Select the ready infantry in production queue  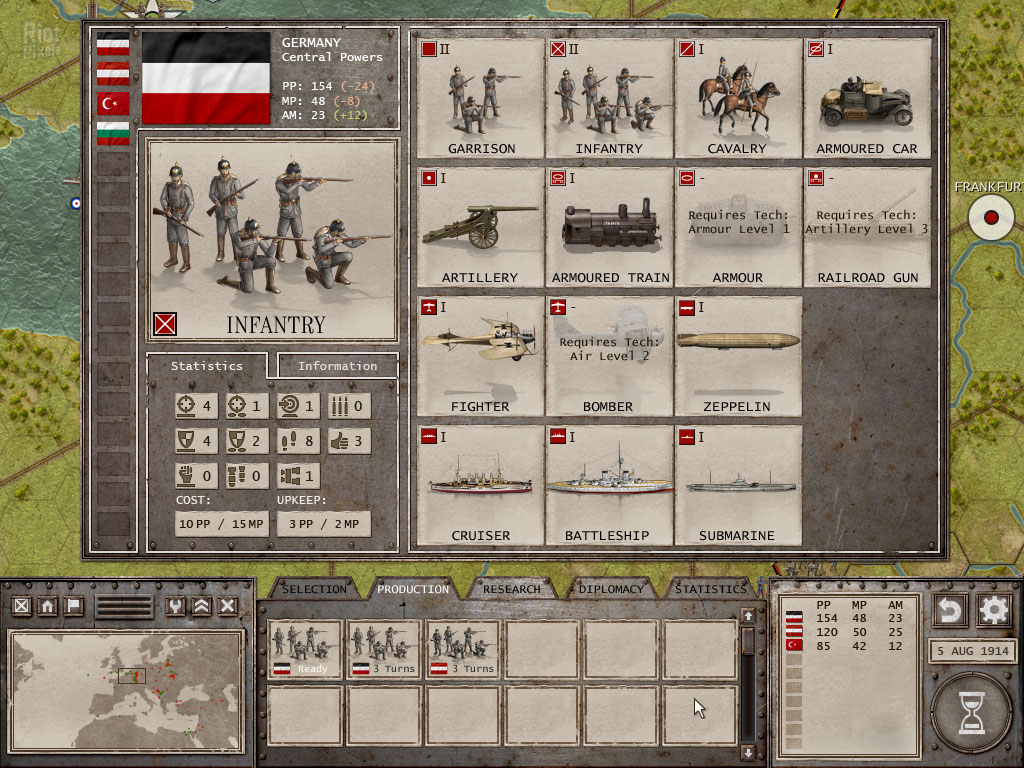click(304, 649)
